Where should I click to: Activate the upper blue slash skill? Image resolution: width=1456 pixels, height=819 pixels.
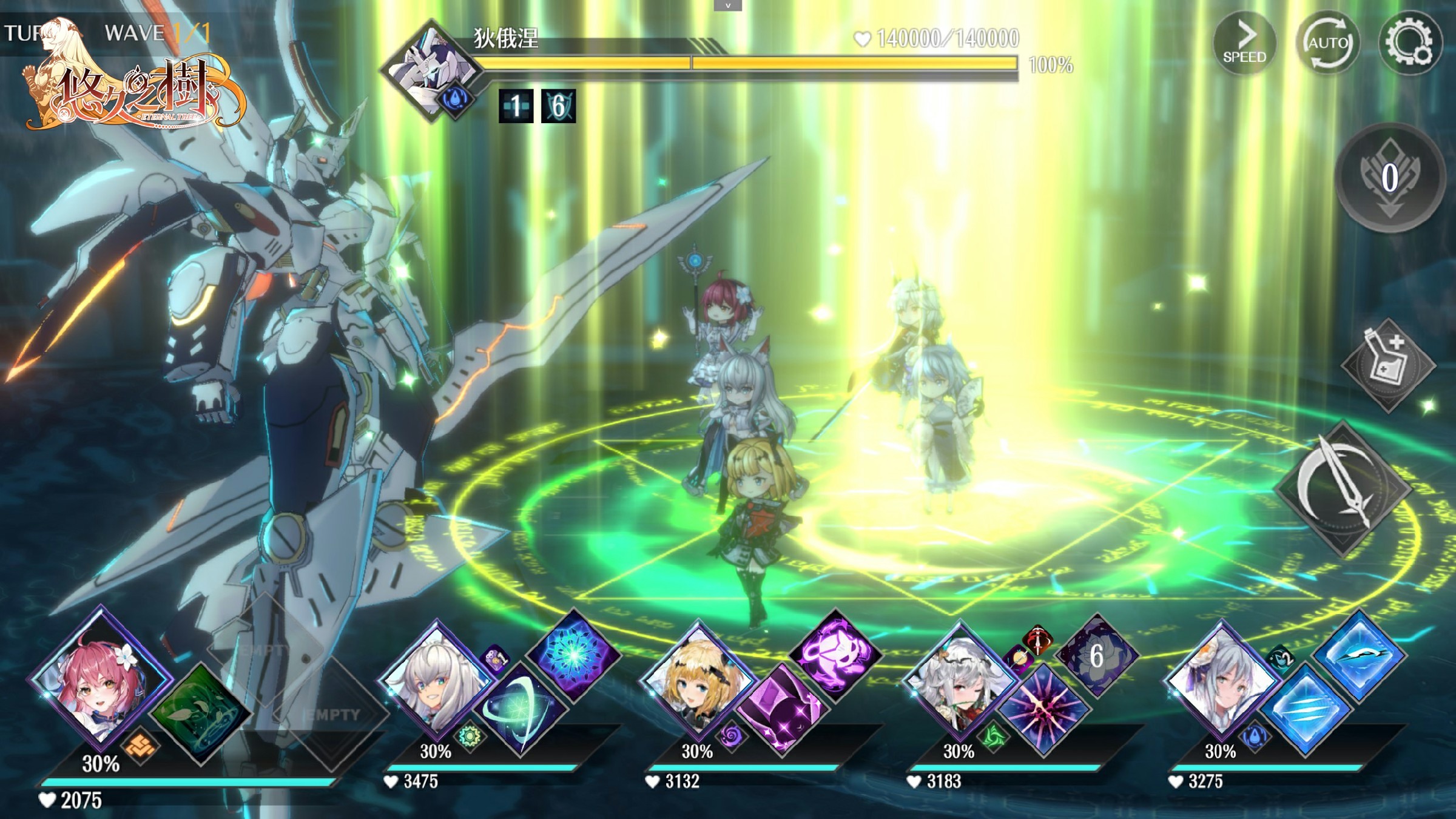[x=1359, y=656]
